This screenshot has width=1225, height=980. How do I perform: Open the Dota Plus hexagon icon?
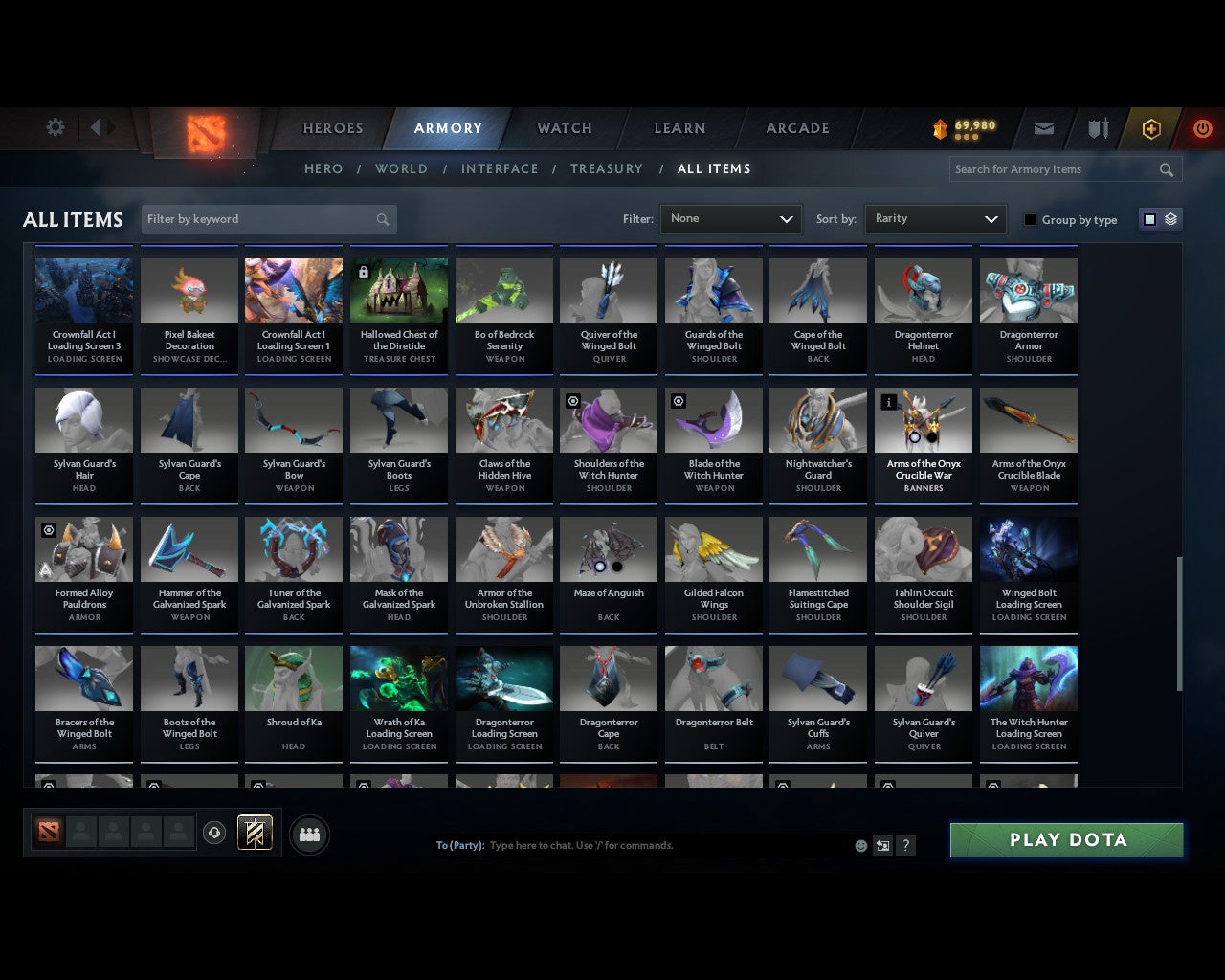1151,127
